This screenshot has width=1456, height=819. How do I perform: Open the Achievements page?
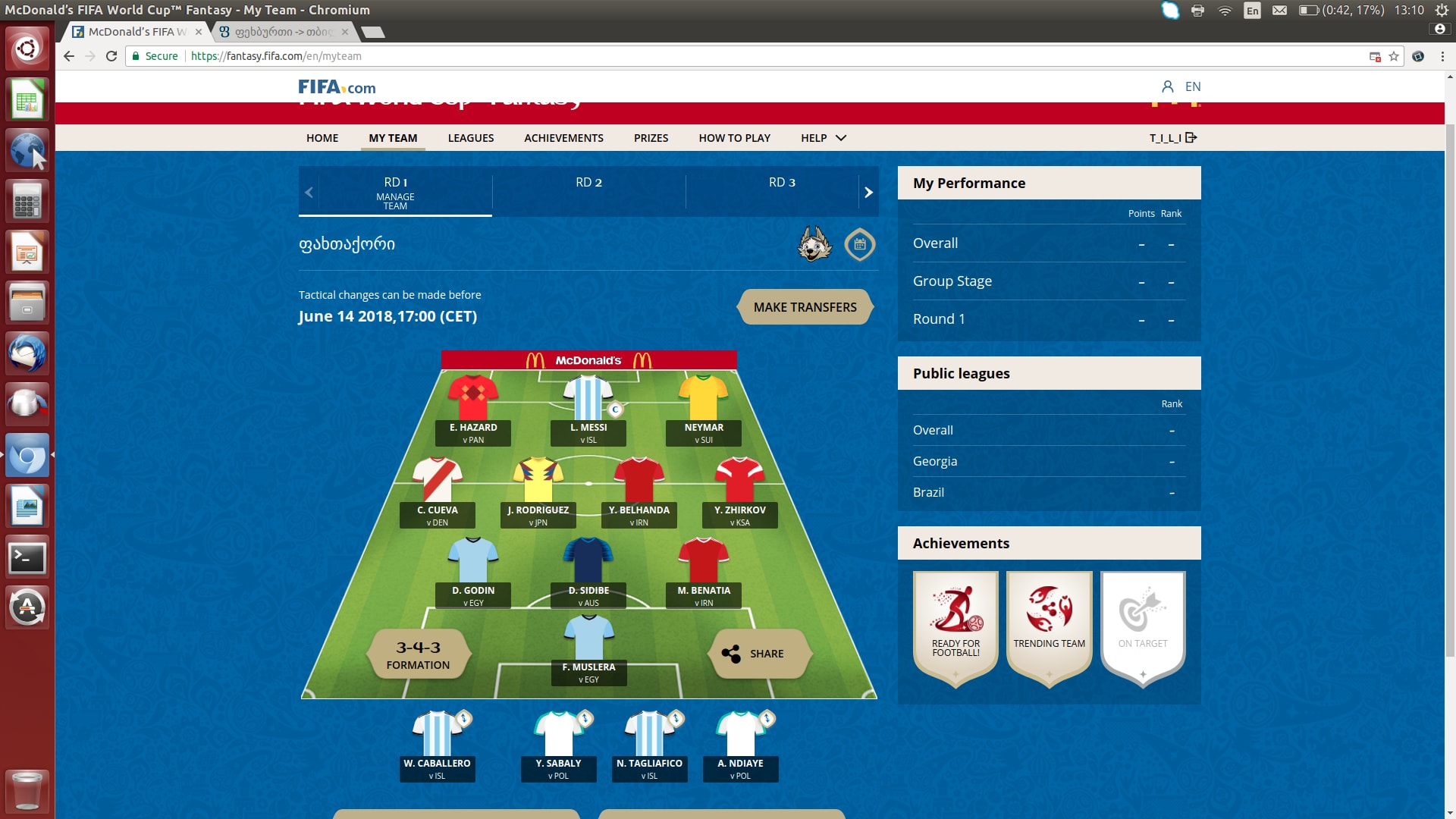[563, 138]
